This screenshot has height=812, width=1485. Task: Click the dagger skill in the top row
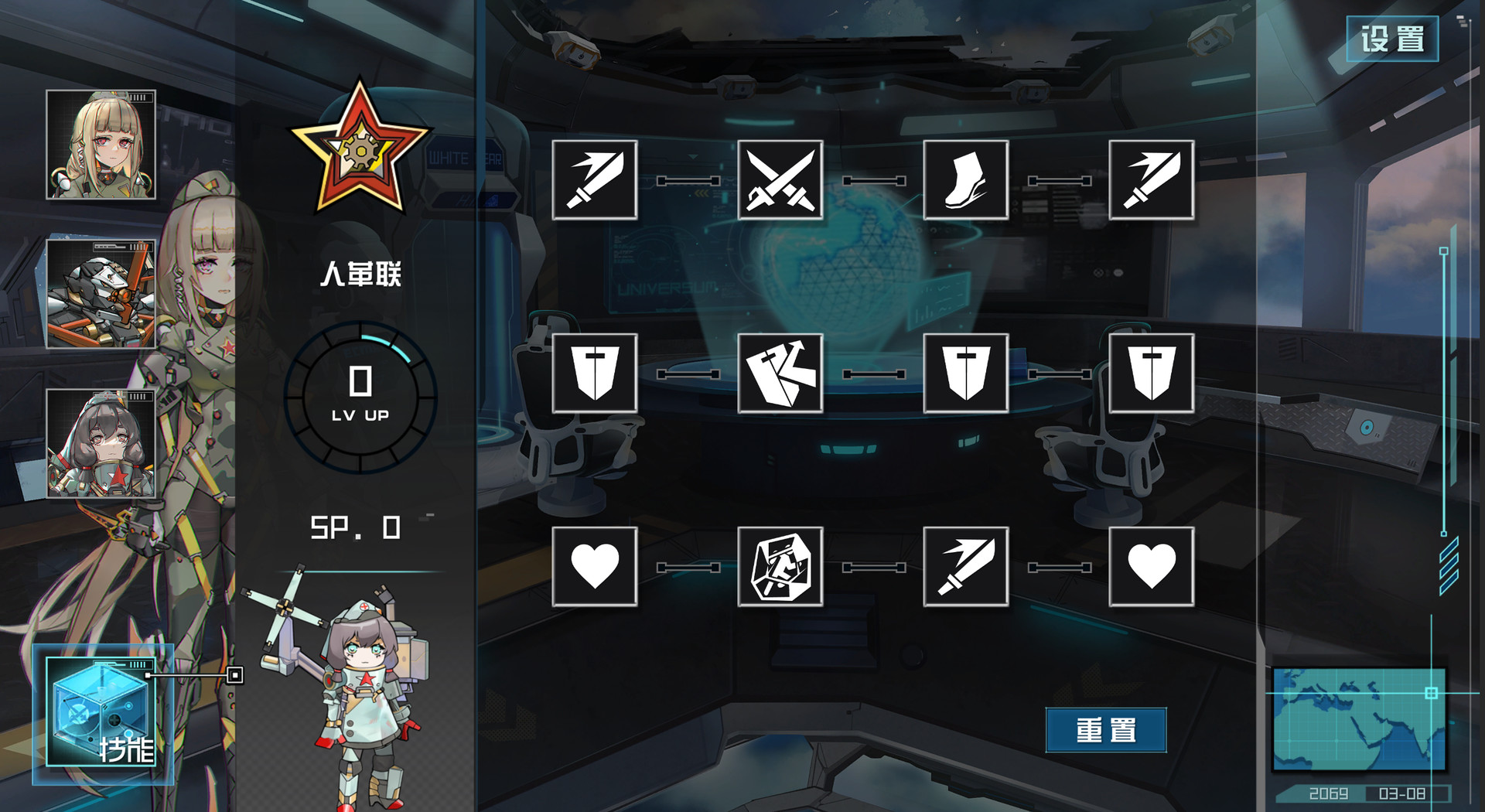(x=1151, y=179)
